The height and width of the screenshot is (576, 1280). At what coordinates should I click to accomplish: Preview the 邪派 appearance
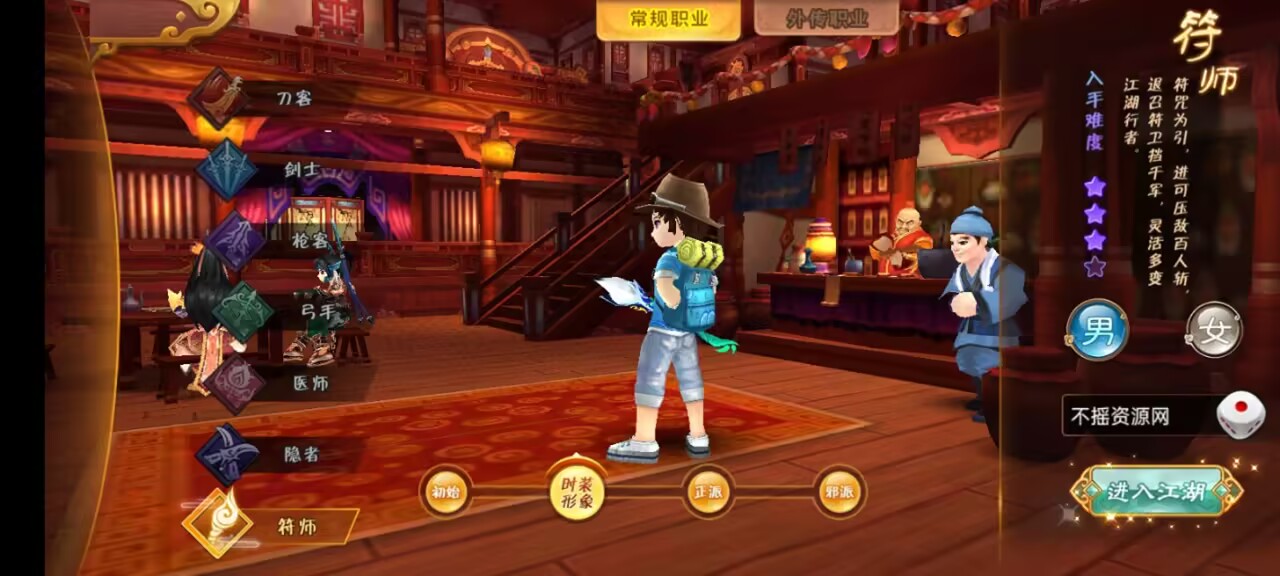tap(839, 492)
